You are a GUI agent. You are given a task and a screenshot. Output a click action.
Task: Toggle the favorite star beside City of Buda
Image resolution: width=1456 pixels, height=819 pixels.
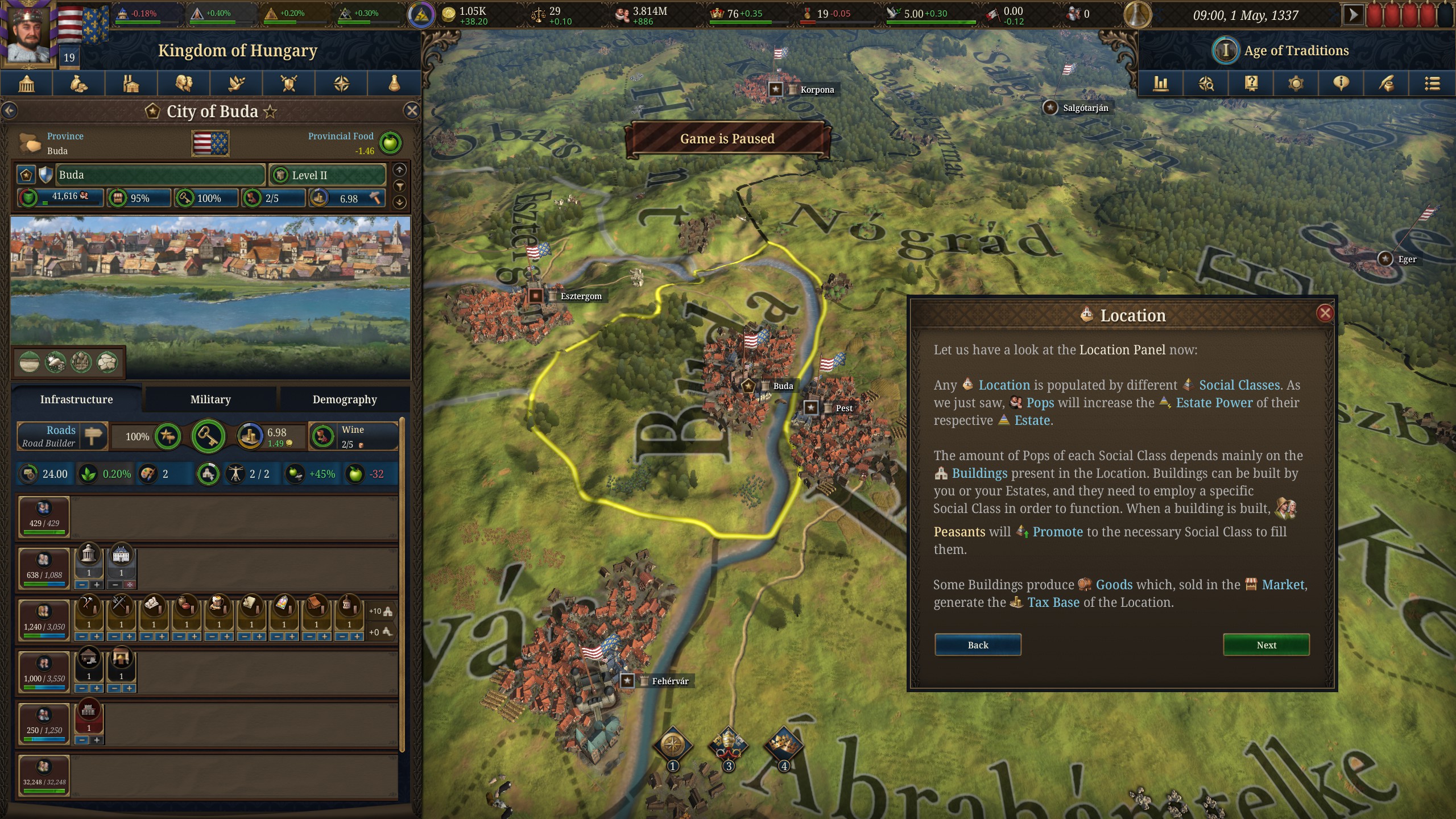[271, 111]
